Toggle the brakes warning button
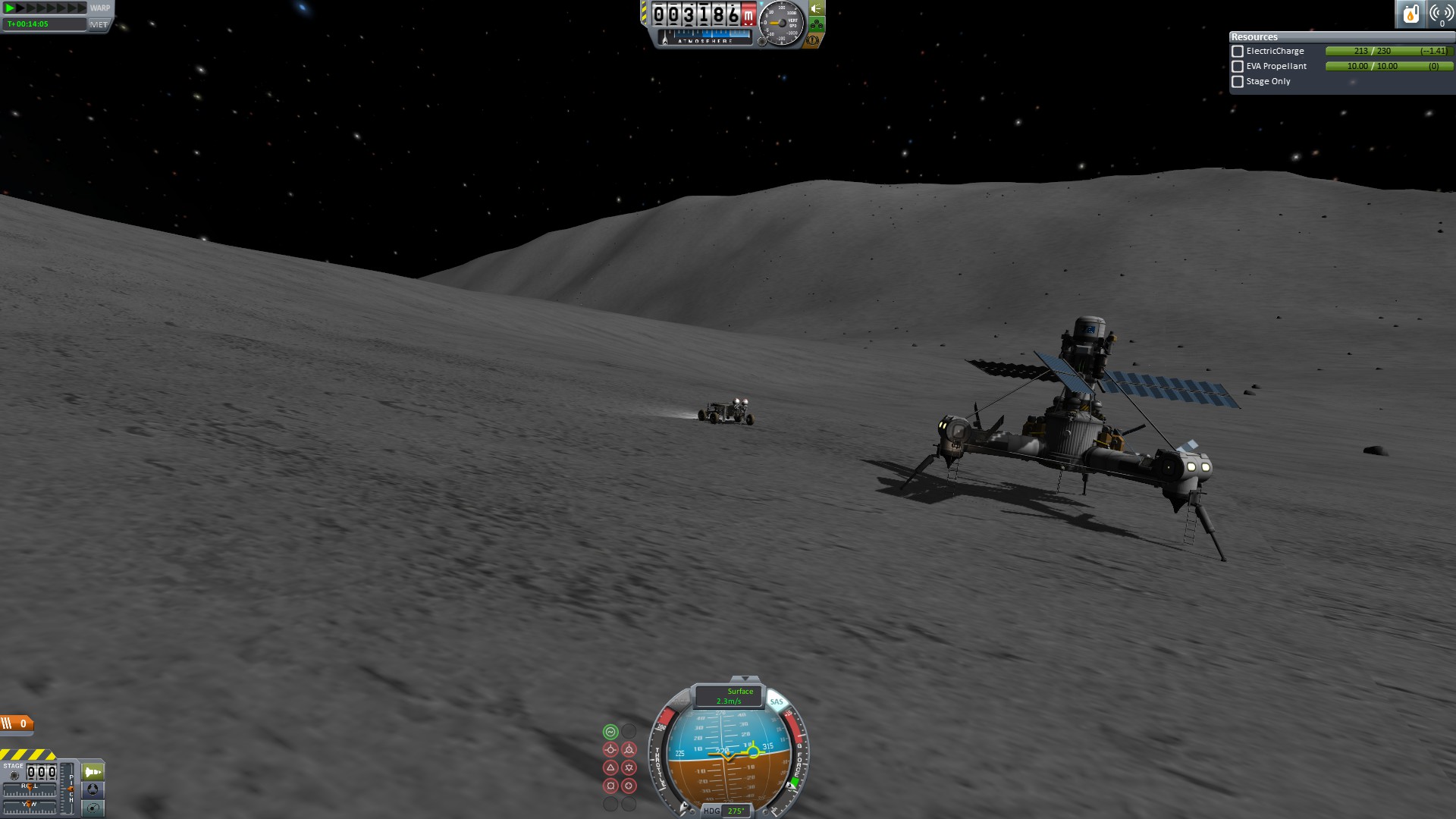Viewport: 1456px width, 819px height. pos(813,40)
